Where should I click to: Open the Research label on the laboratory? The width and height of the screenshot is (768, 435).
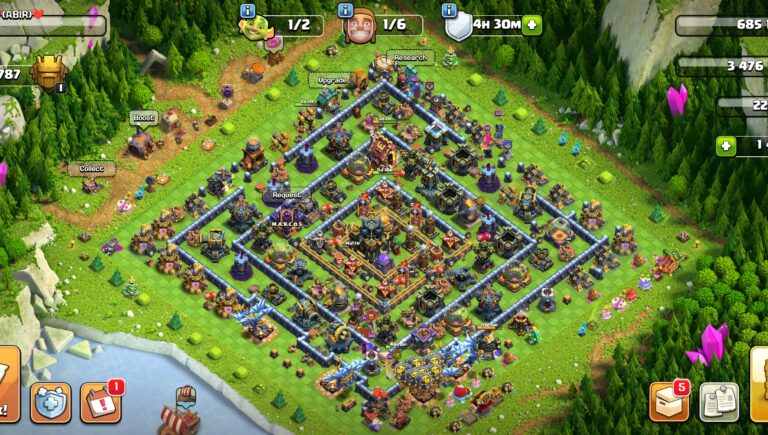click(x=409, y=58)
